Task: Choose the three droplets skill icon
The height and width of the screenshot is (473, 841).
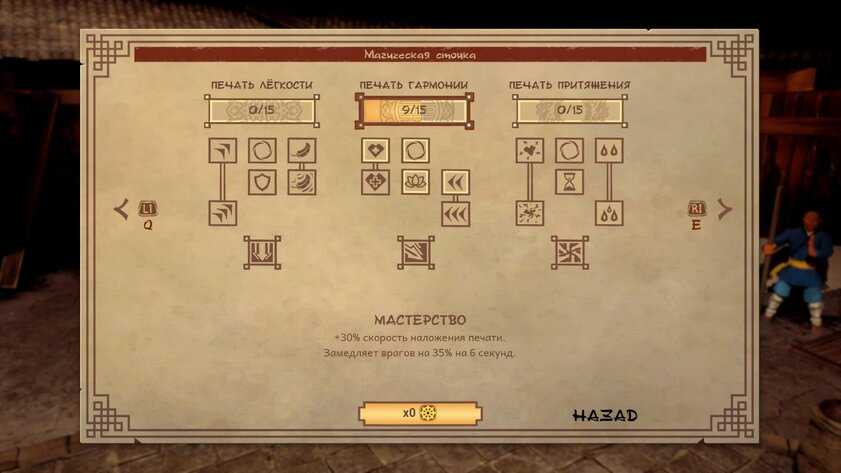Action: point(609,213)
